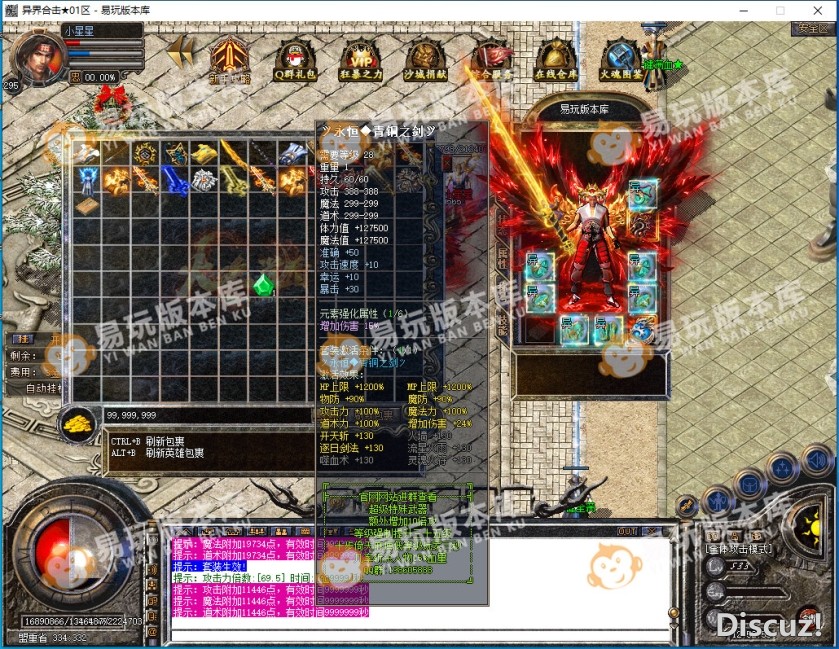839x649 pixels.
Task: Collapse the top icon bar with double arrows
Action: pyautogui.click(x=181, y=52)
